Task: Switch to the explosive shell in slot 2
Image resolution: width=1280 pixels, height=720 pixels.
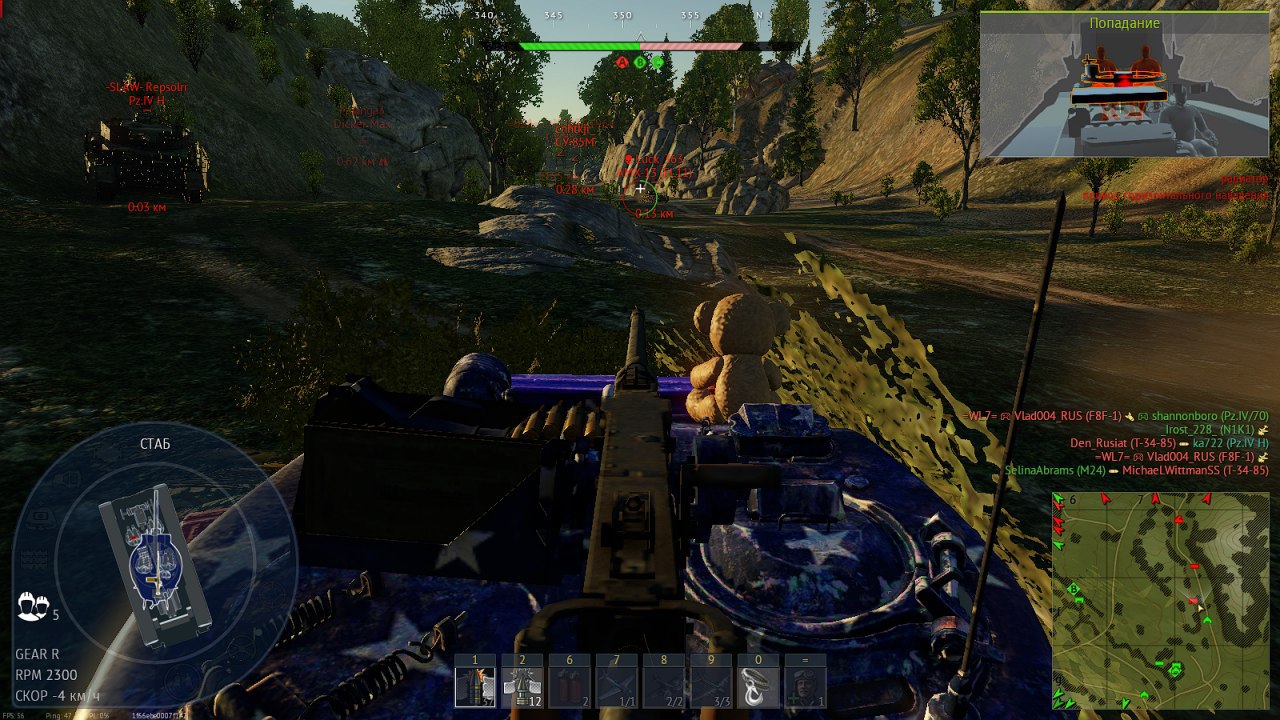Action: coord(522,687)
